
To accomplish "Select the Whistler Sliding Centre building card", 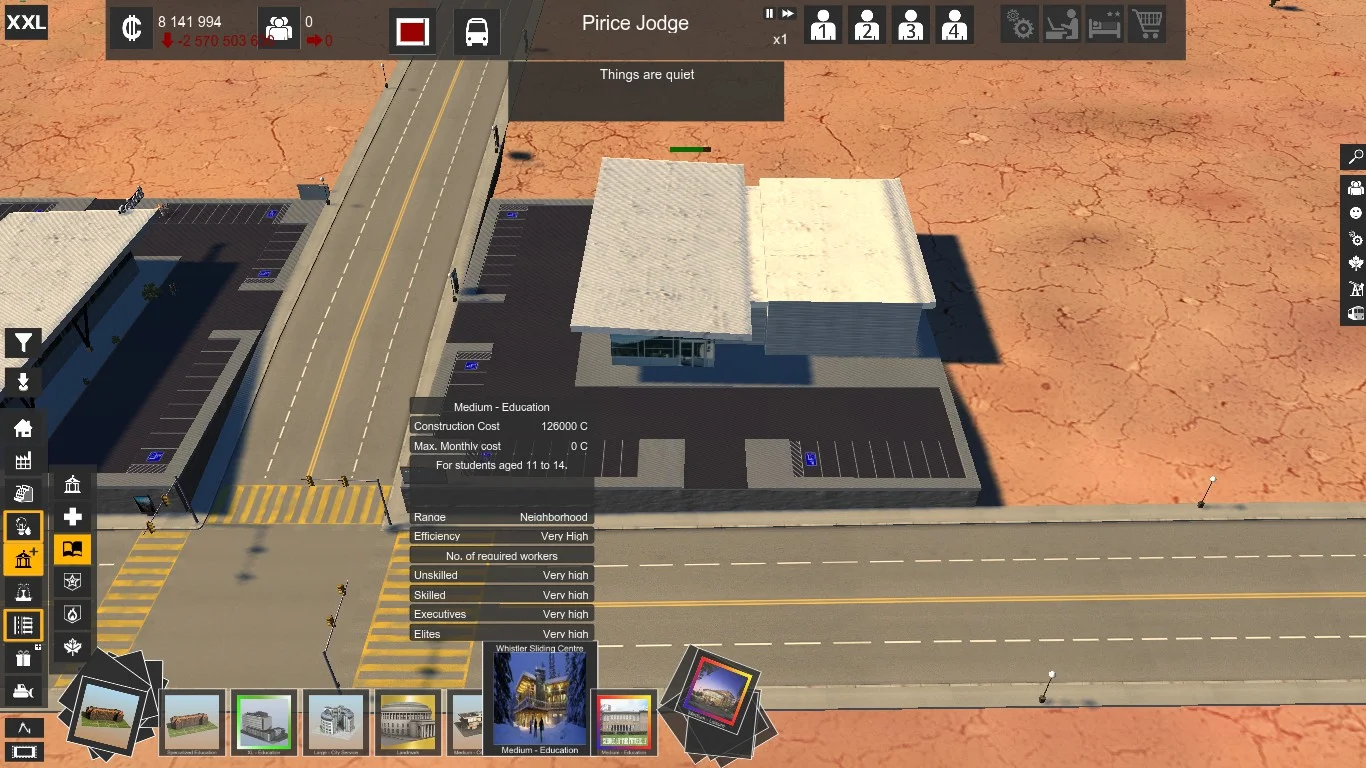I will click(540, 699).
